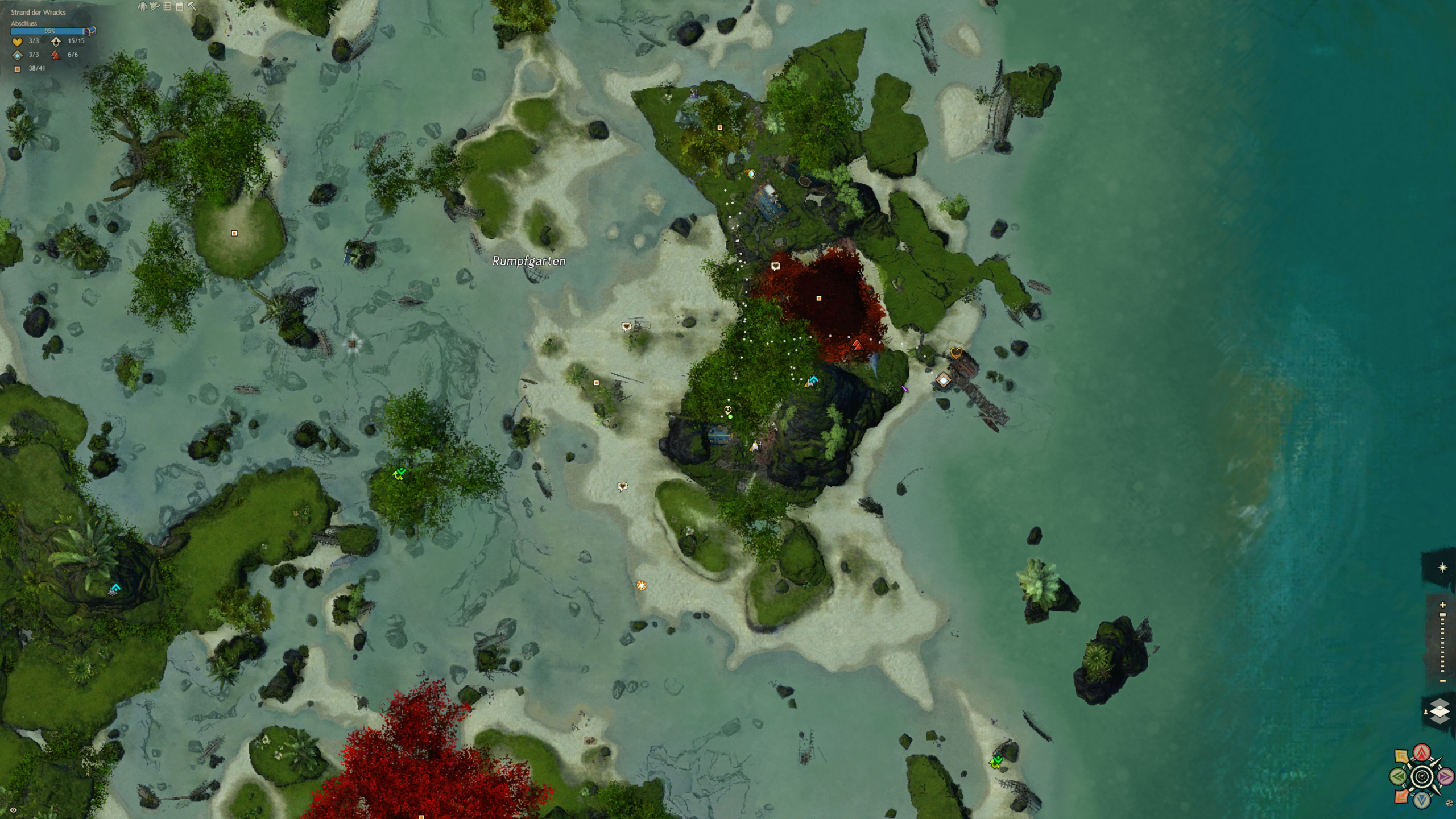Screen dimensions: 1456x819
Task: Click the gold renown heart near dock
Action: click(956, 353)
